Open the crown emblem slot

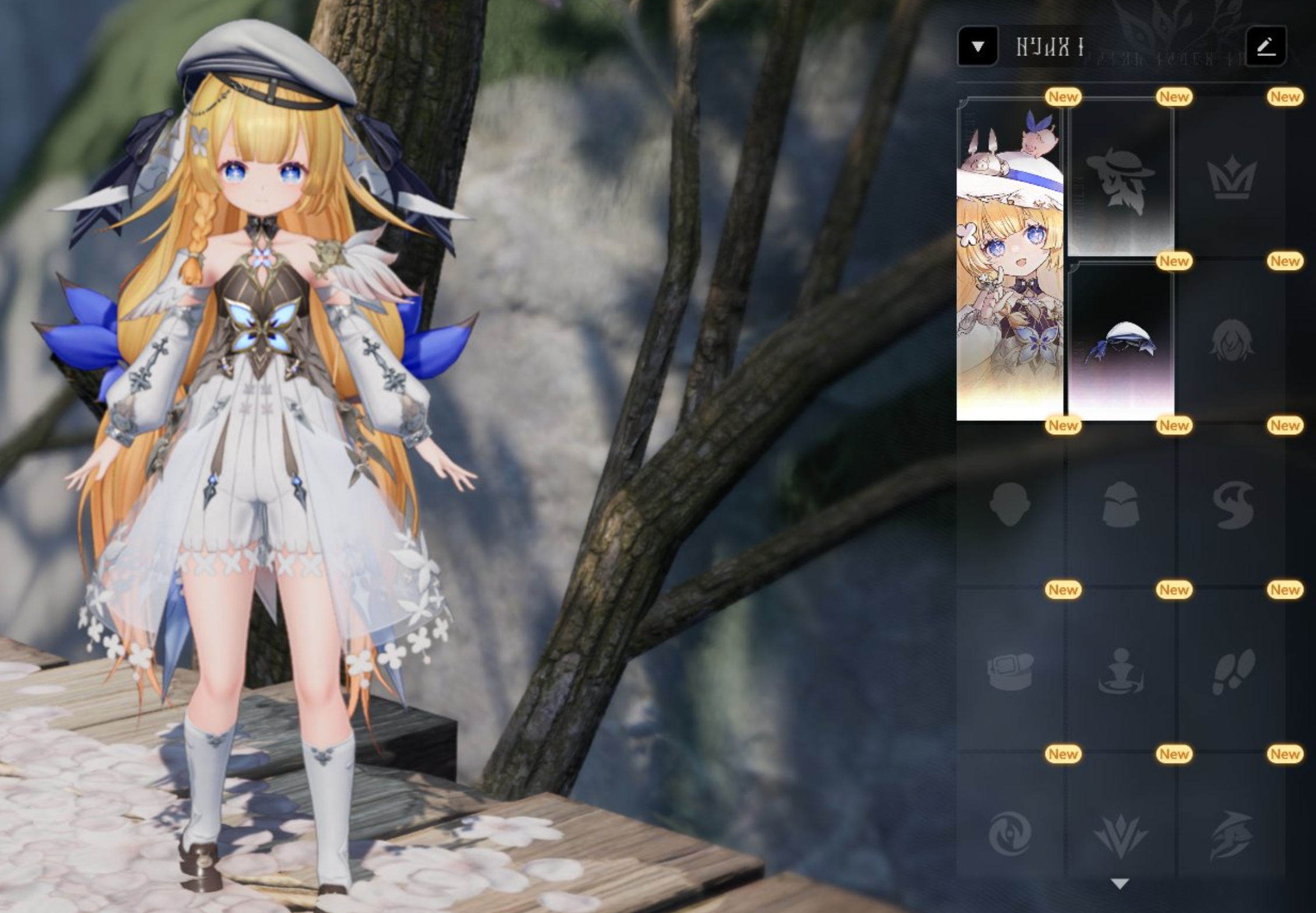(x=1231, y=178)
